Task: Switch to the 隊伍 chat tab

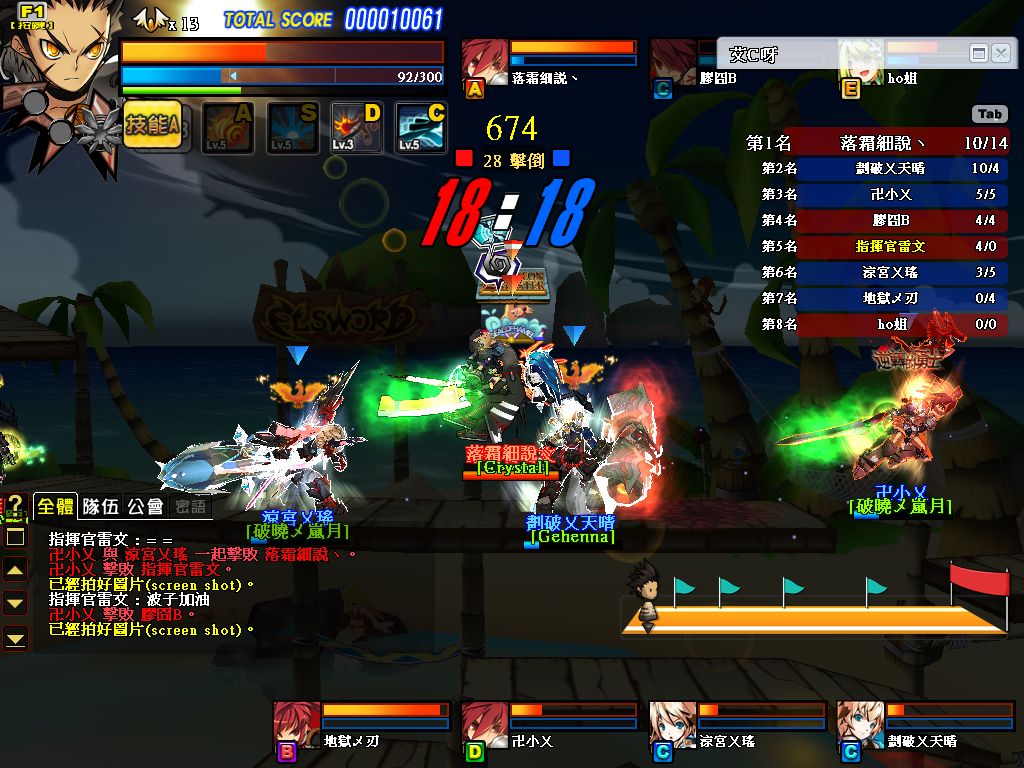Action: pyautogui.click(x=100, y=507)
